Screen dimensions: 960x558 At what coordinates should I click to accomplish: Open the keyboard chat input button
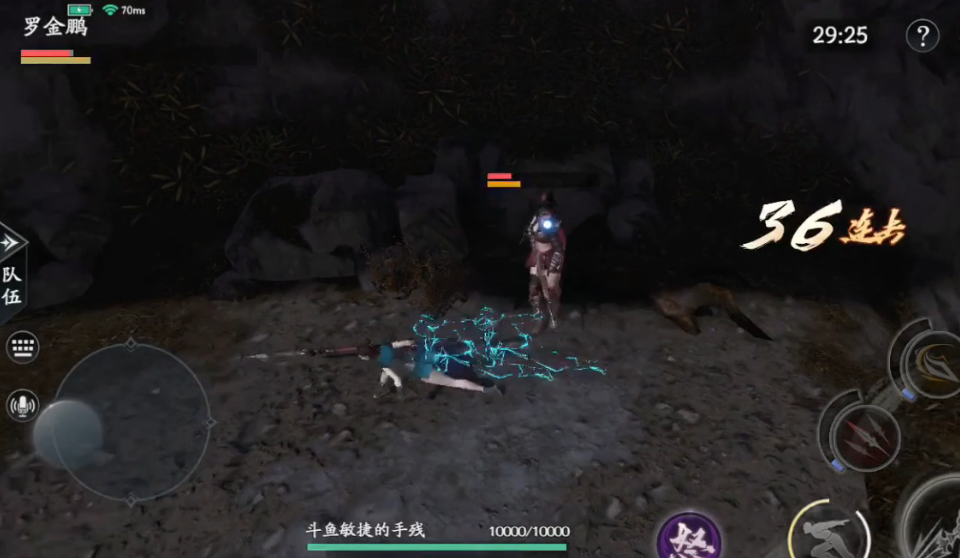pyautogui.click(x=22, y=347)
